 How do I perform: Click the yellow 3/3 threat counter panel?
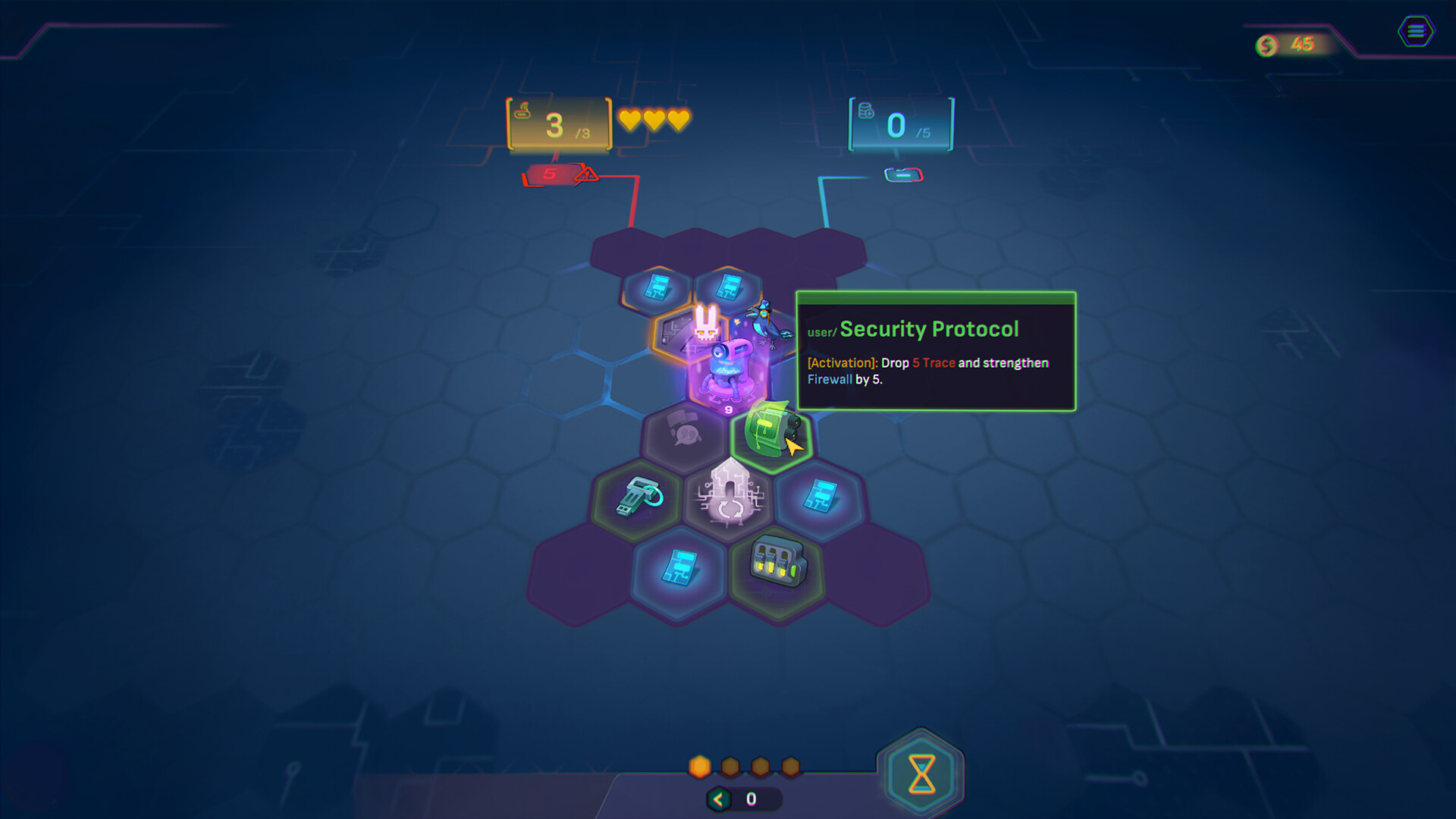tap(557, 125)
